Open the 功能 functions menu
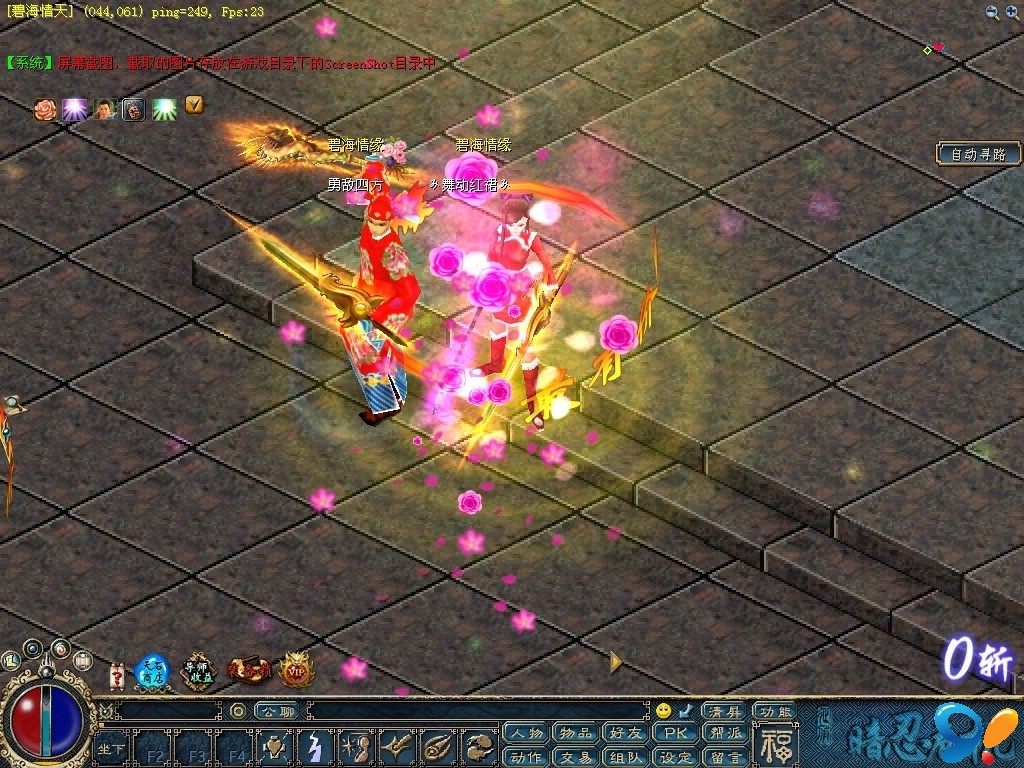 [x=775, y=711]
